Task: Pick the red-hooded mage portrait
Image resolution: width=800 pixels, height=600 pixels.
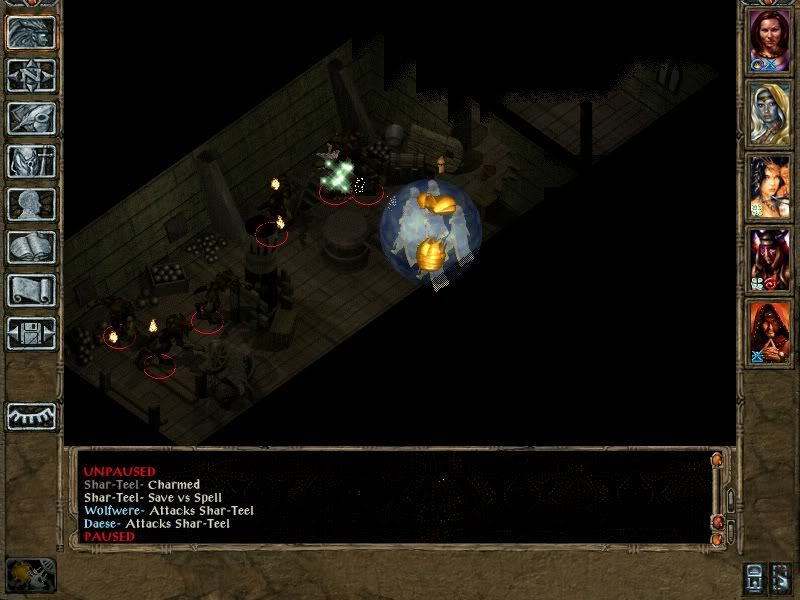Action: point(769,331)
